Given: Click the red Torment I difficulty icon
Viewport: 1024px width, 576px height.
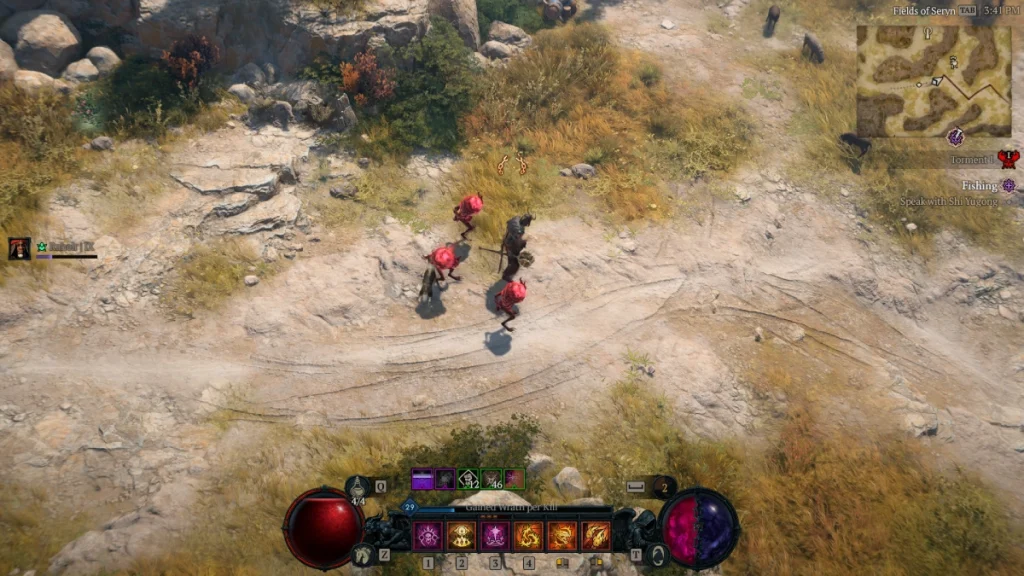Looking at the screenshot, I should tap(1007, 159).
